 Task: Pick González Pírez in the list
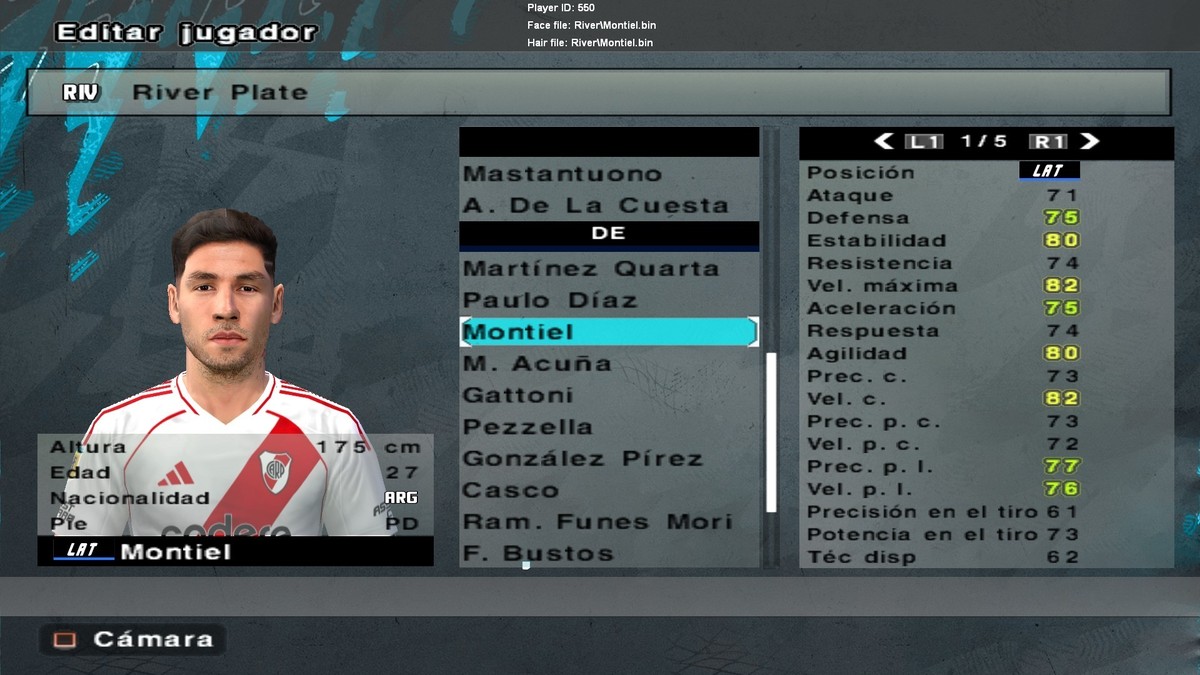pos(583,459)
